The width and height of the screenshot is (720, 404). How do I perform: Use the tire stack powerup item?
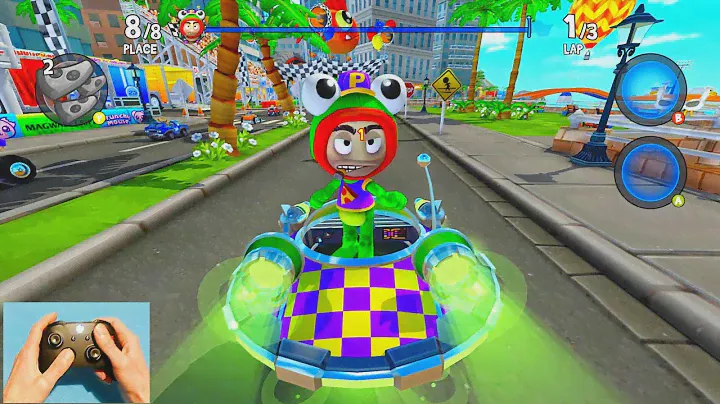click(x=71, y=87)
